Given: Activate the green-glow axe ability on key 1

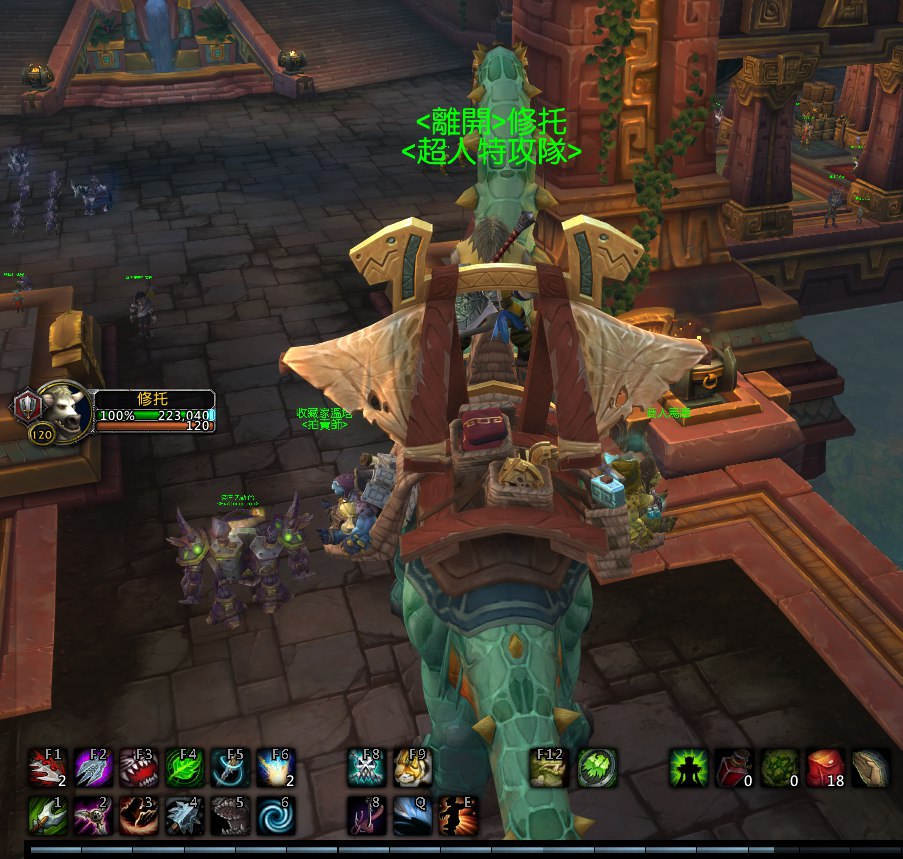Looking at the screenshot, I should [x=47, y=815].
